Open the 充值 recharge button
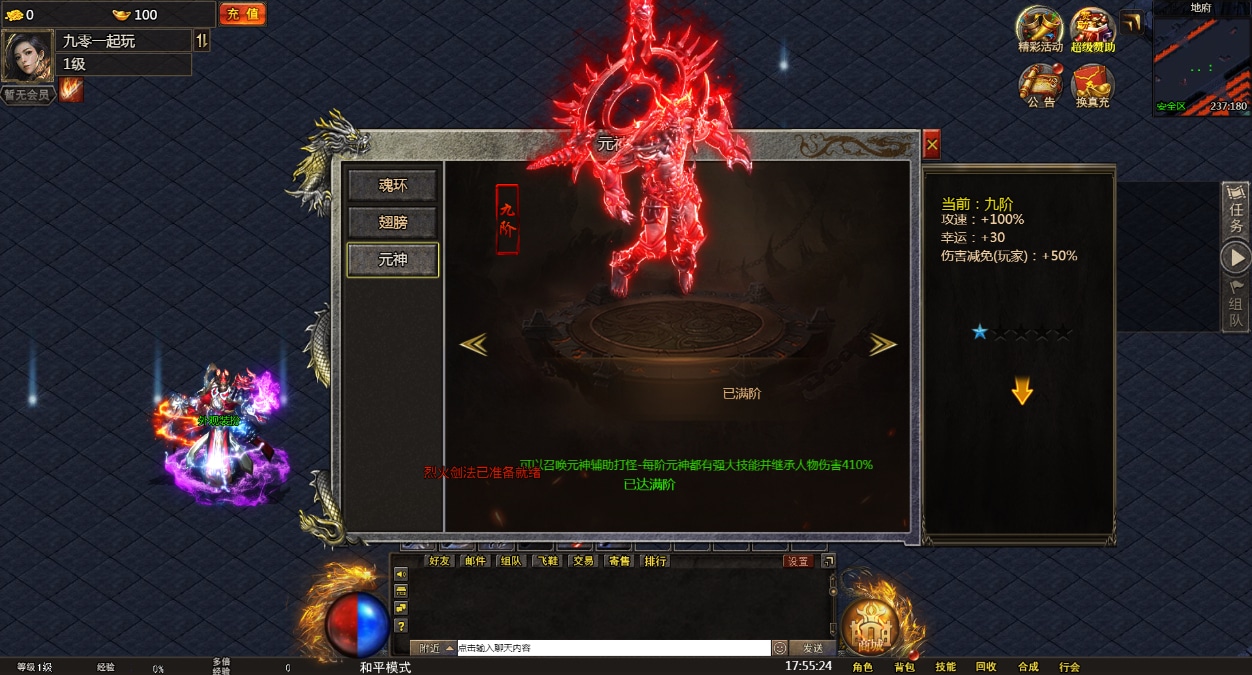Viewport: 1252px width, 675px height. [242, 14]
